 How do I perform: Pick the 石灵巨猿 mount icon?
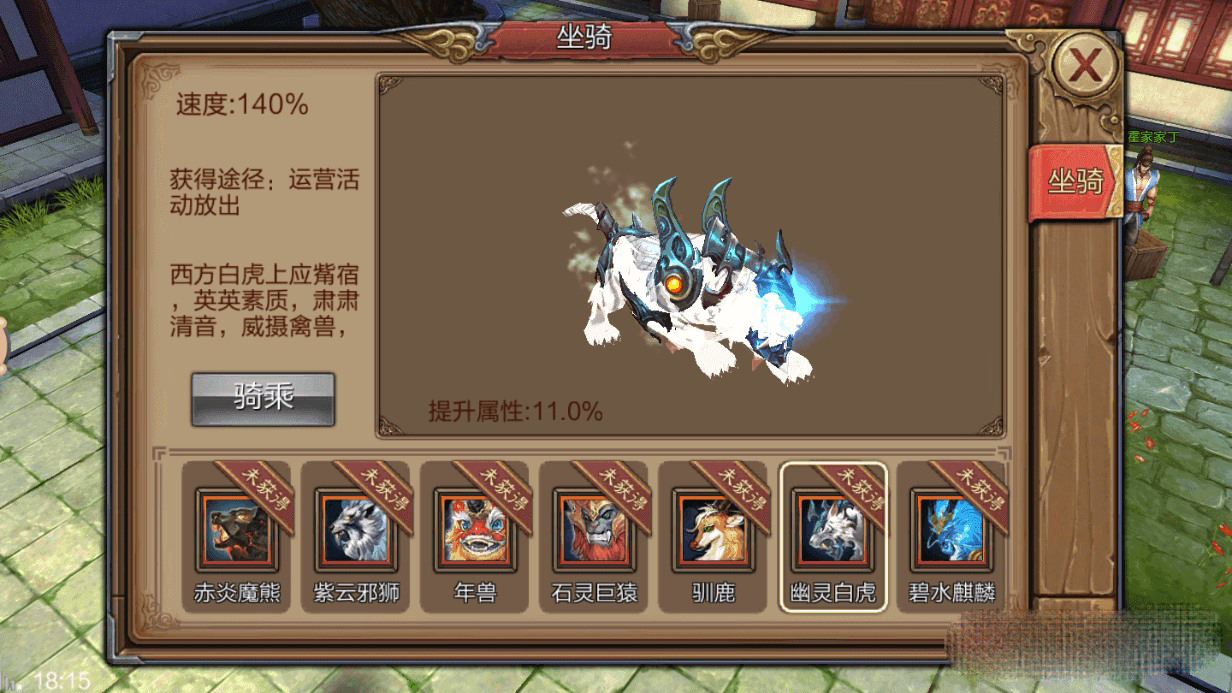(x=594, y=530)
